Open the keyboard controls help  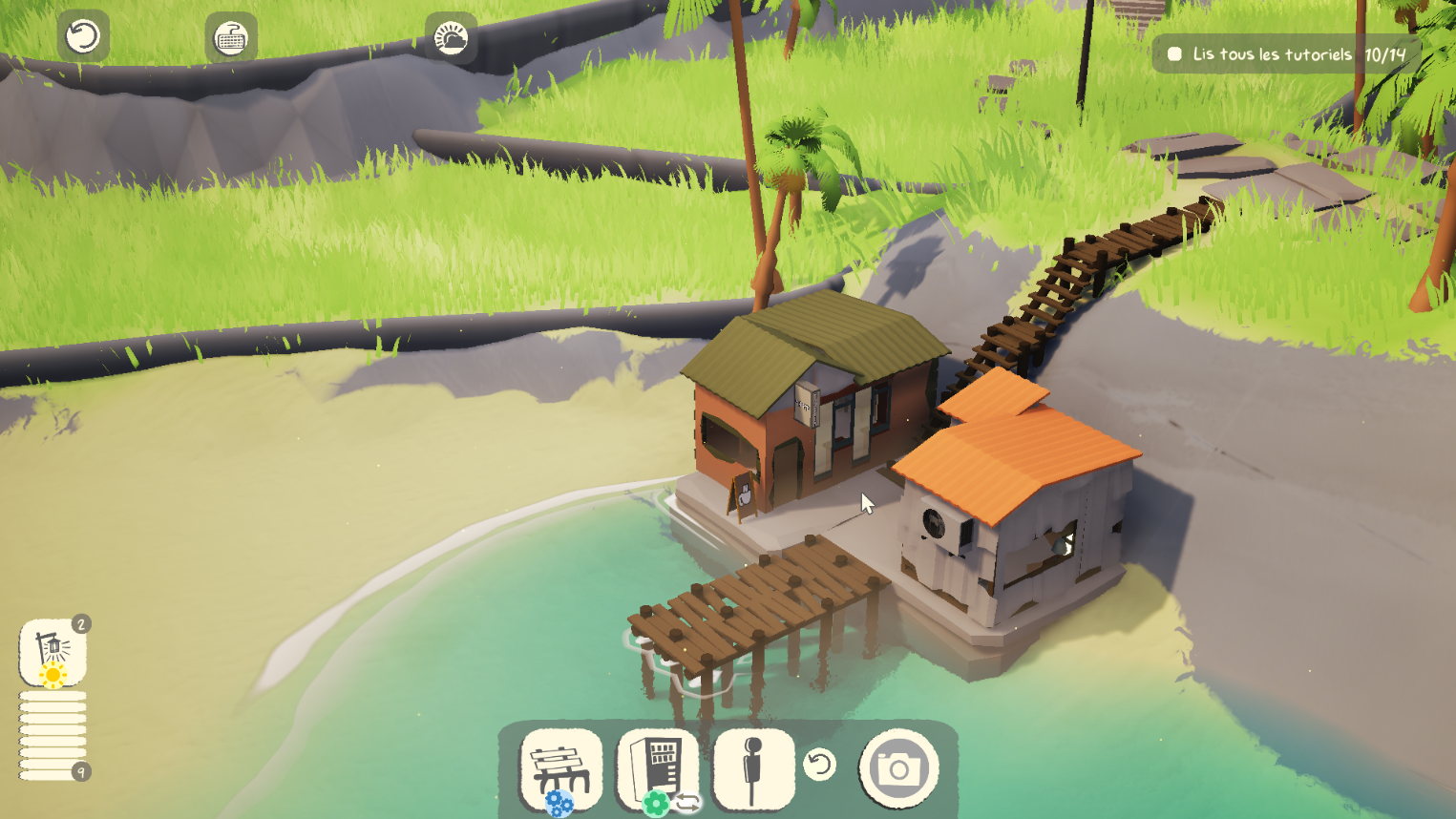point(230,38)
